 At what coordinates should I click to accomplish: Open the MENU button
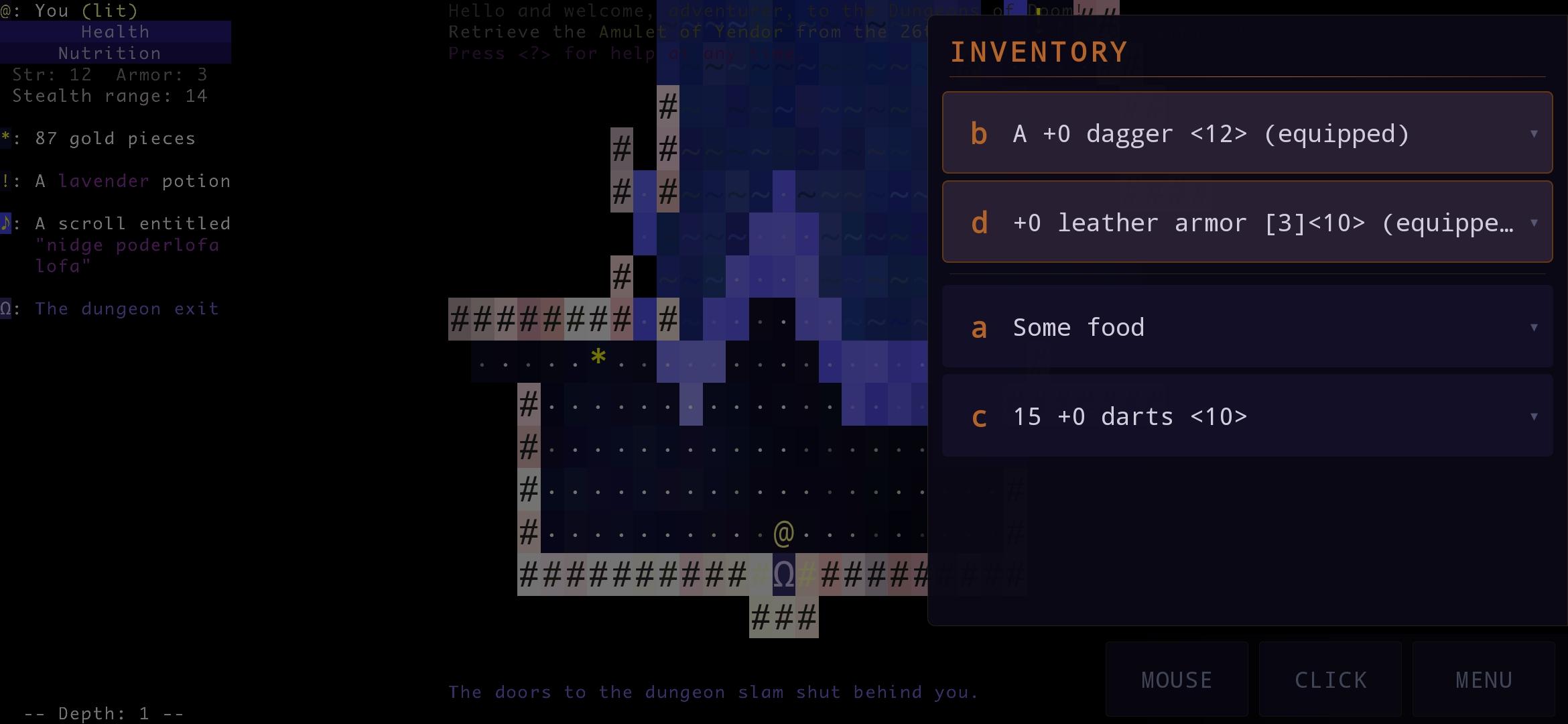point(1484,679)
